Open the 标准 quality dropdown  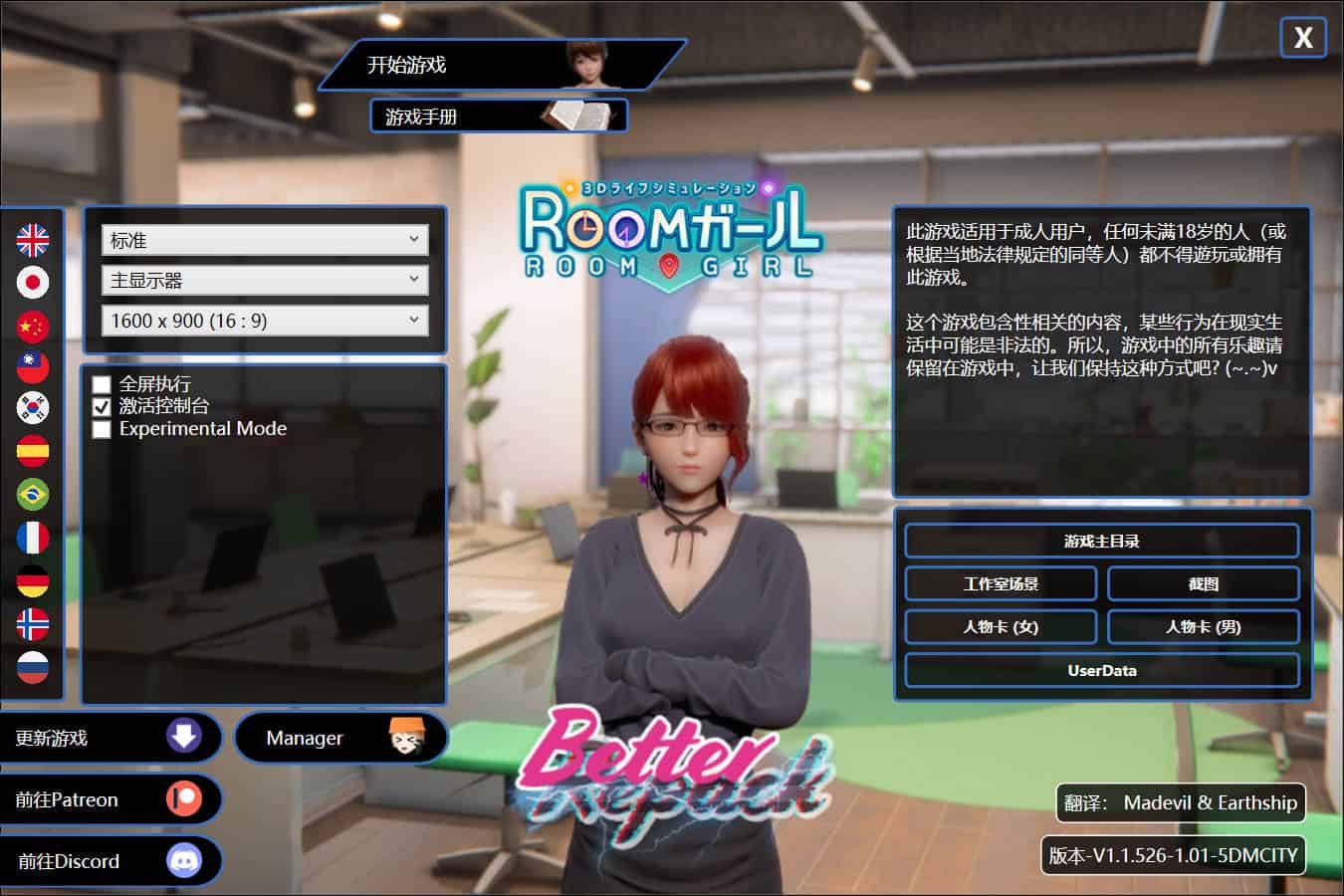(265, 240)
